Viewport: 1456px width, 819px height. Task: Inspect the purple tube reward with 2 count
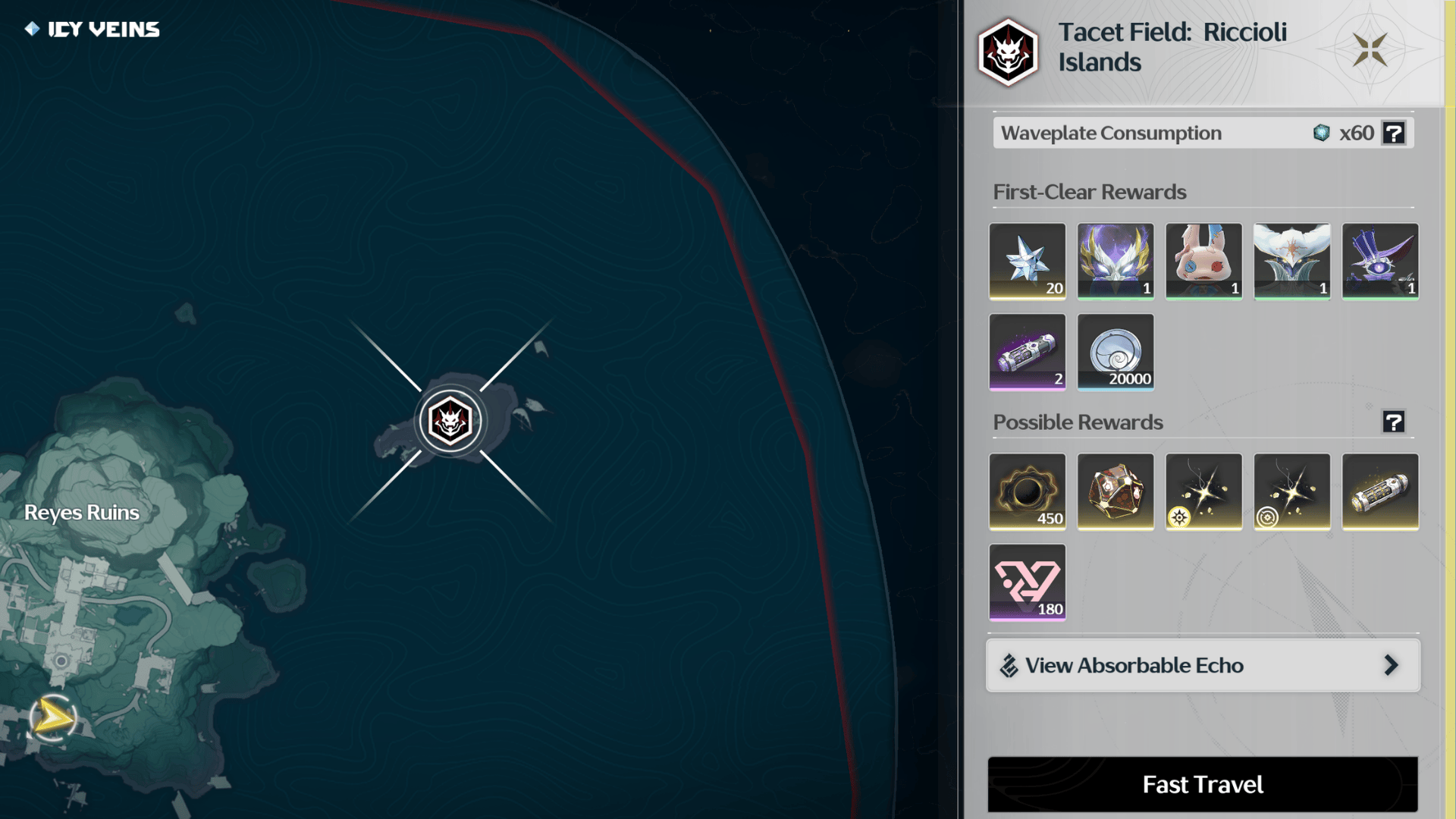pyautogui.click(x=1027, y=352)
